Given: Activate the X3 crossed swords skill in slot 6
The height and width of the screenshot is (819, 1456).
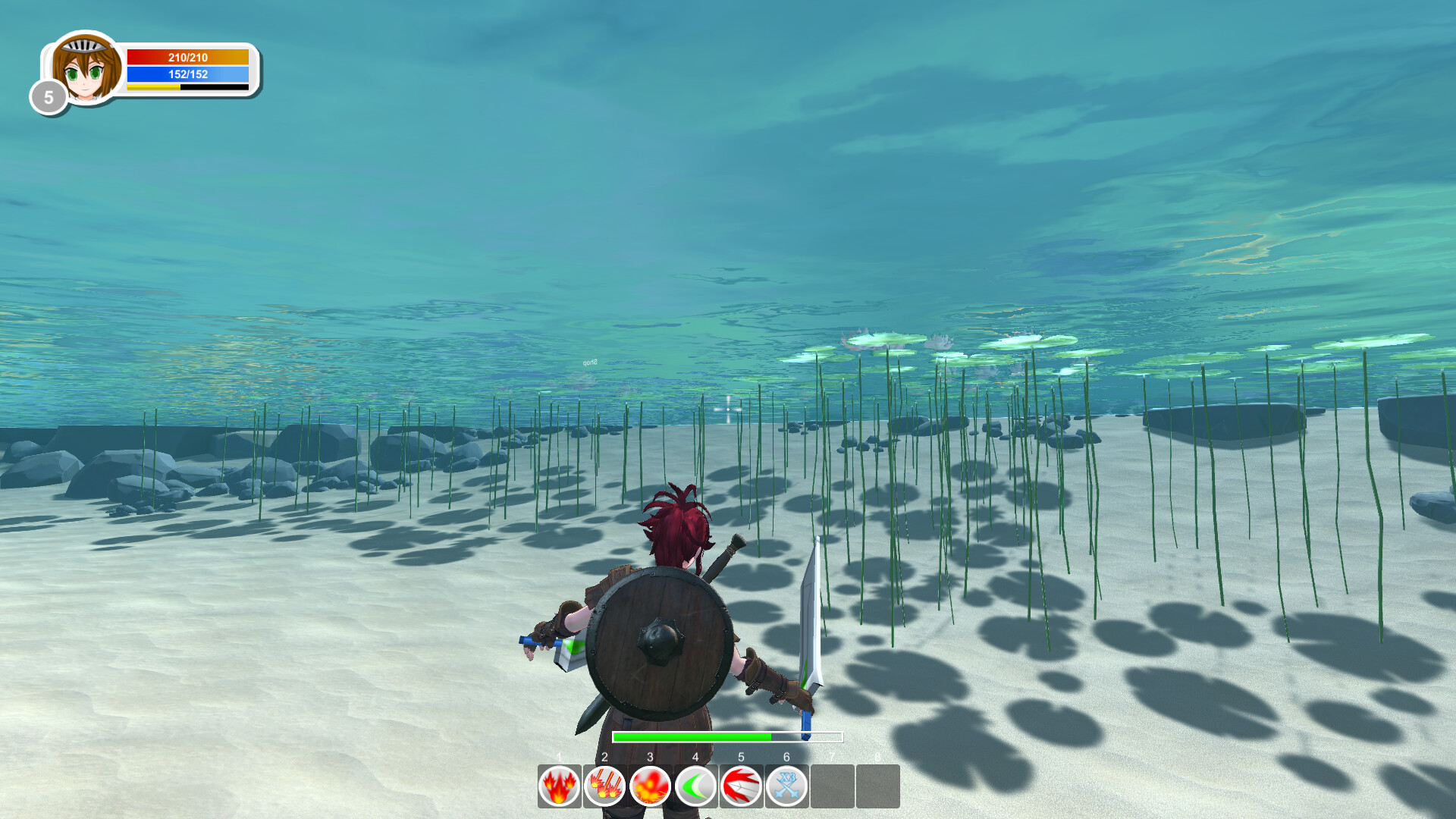Looking at the screenshot, I should click(x=786, y=786).
